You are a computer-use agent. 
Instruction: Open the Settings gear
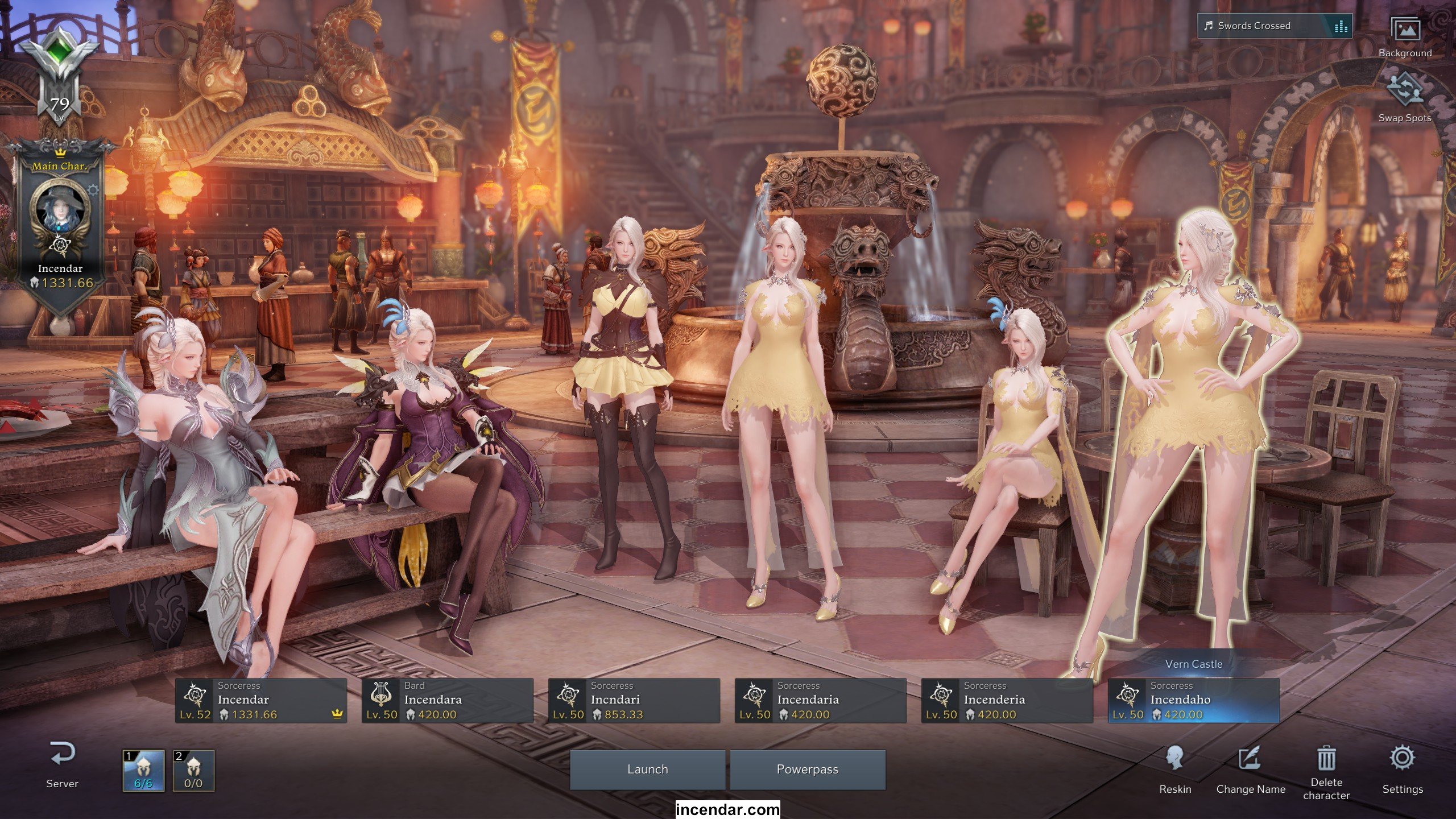1403,770
